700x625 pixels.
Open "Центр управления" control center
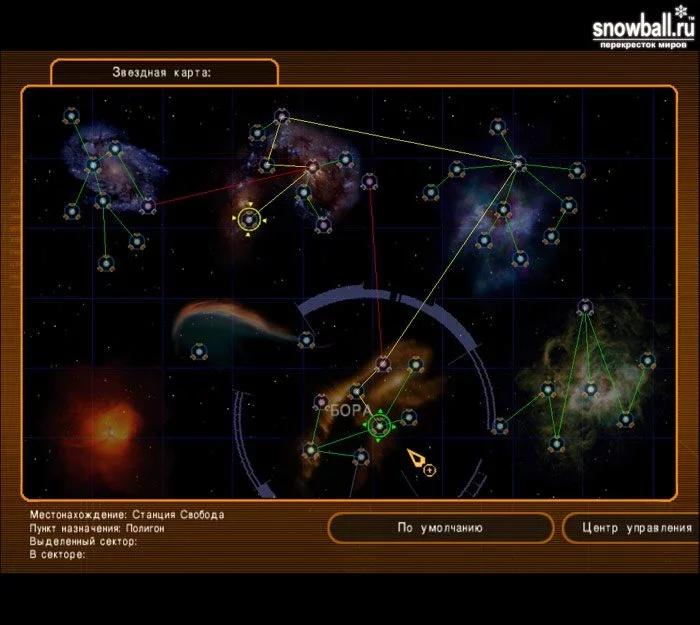pos(629,528)
